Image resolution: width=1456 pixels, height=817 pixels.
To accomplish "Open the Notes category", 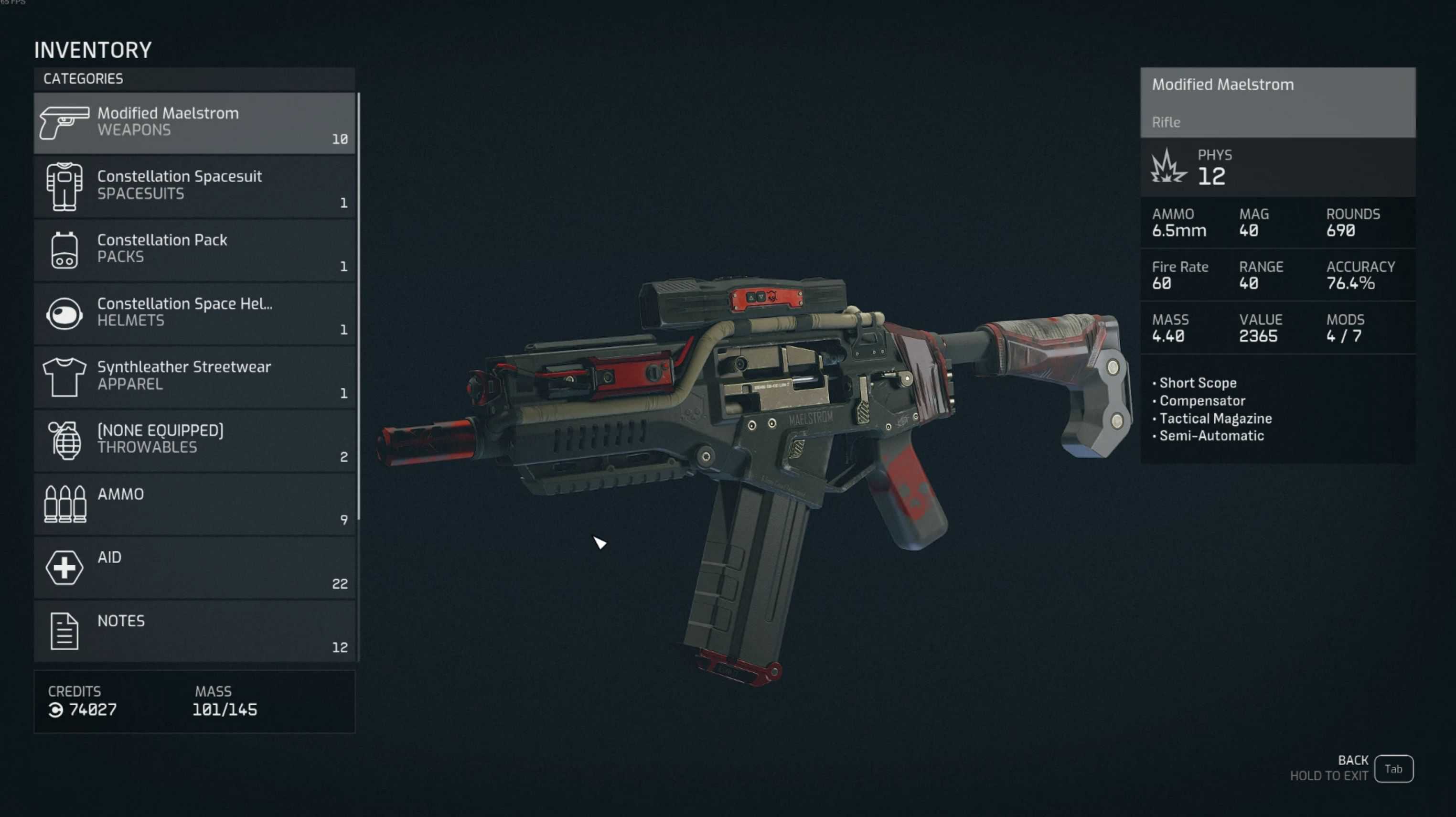I will 194,630.
